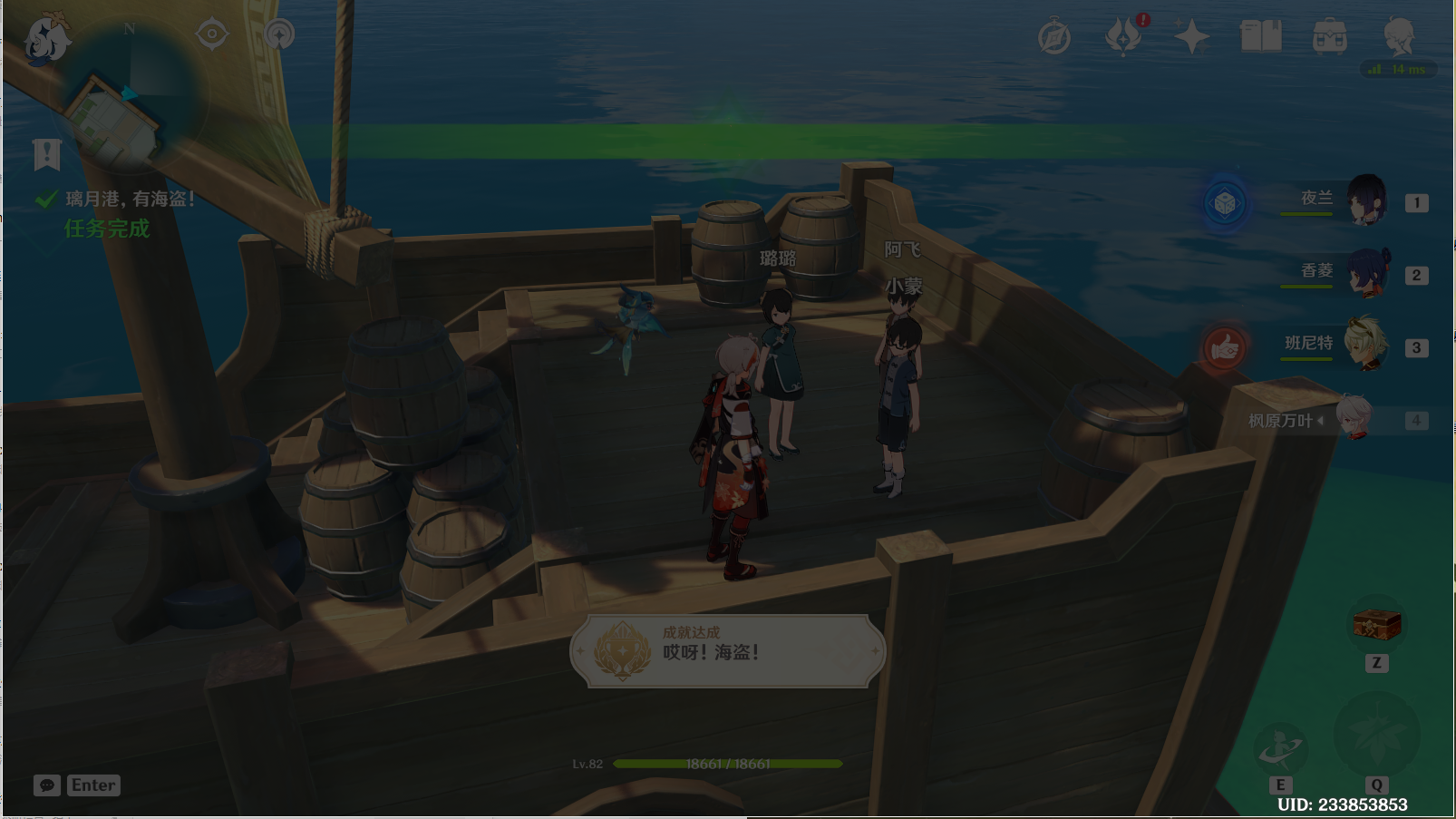Use the treasure chest gadget

[1376, 624]
